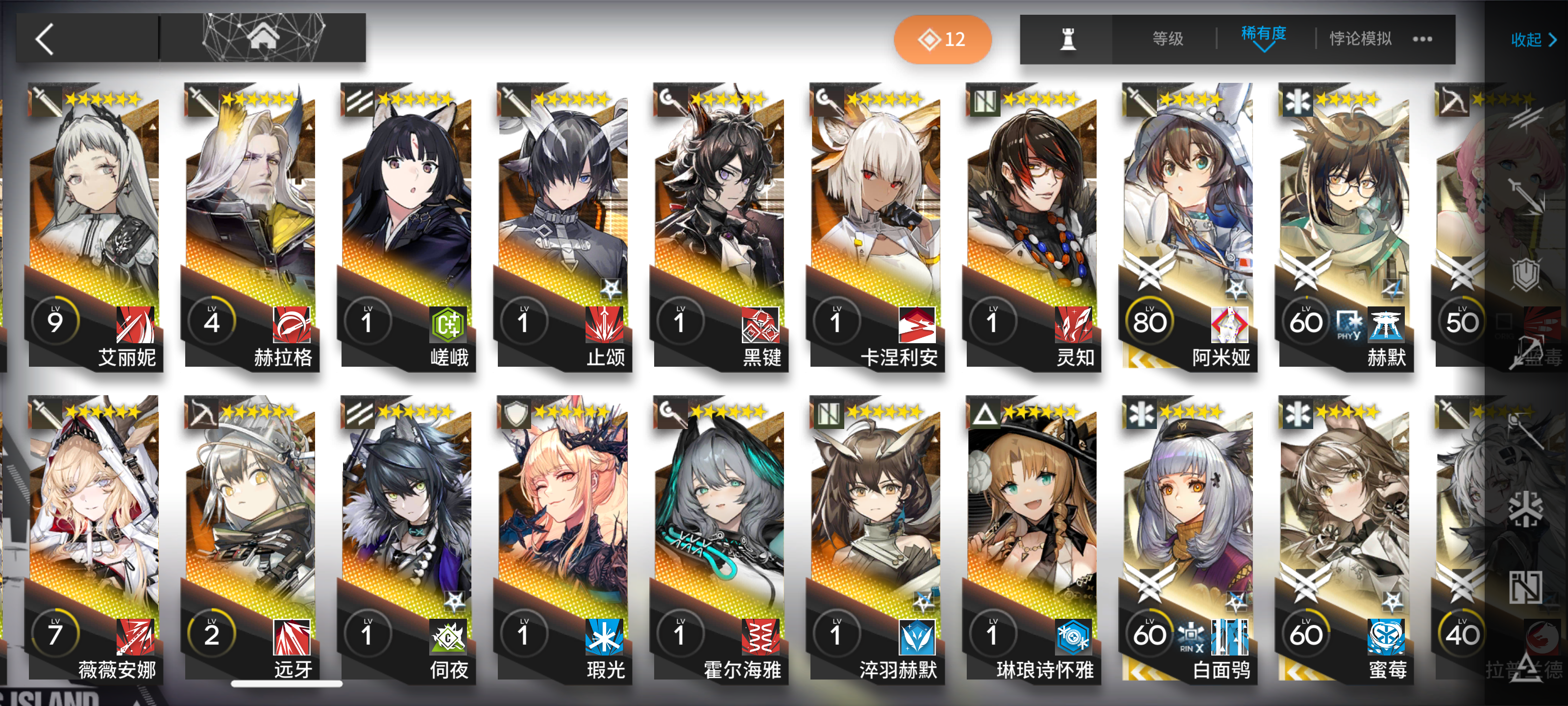Open the ... more sorting options menu
1568x706 pixels.
tap(1421, 38)
